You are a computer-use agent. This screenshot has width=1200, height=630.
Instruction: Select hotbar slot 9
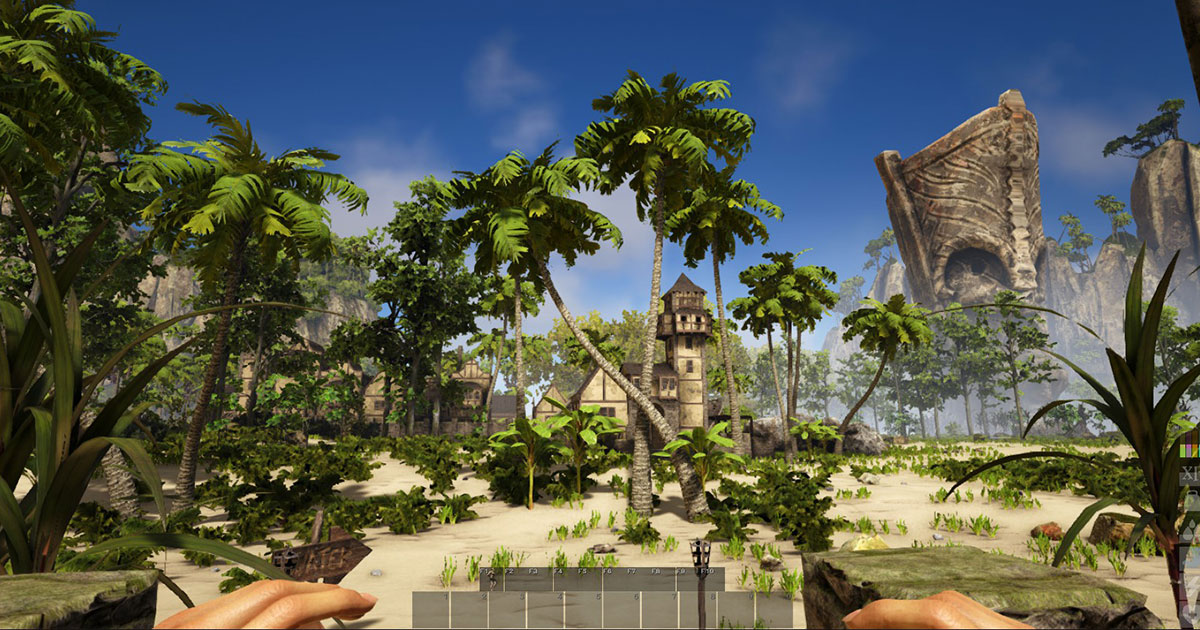[x=736, y=609]
